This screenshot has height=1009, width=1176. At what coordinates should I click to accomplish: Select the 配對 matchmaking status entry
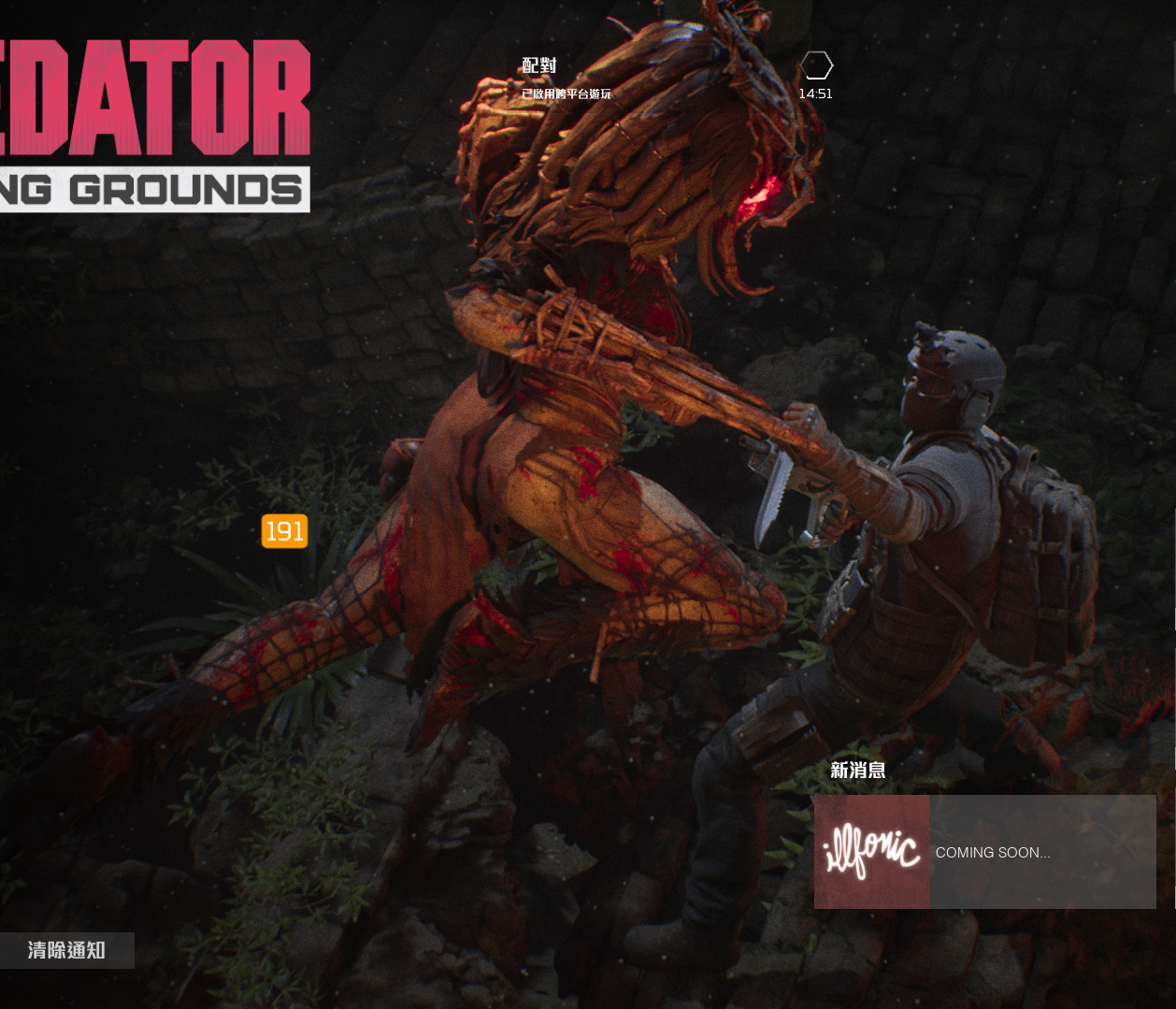[539, 65]
